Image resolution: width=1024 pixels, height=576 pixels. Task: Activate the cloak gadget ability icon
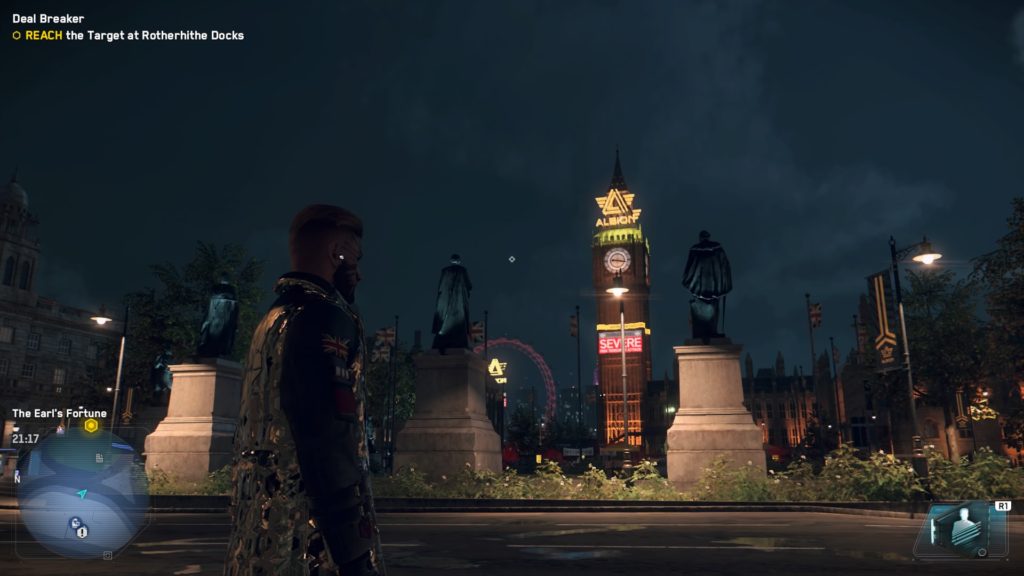pos(957,529)
